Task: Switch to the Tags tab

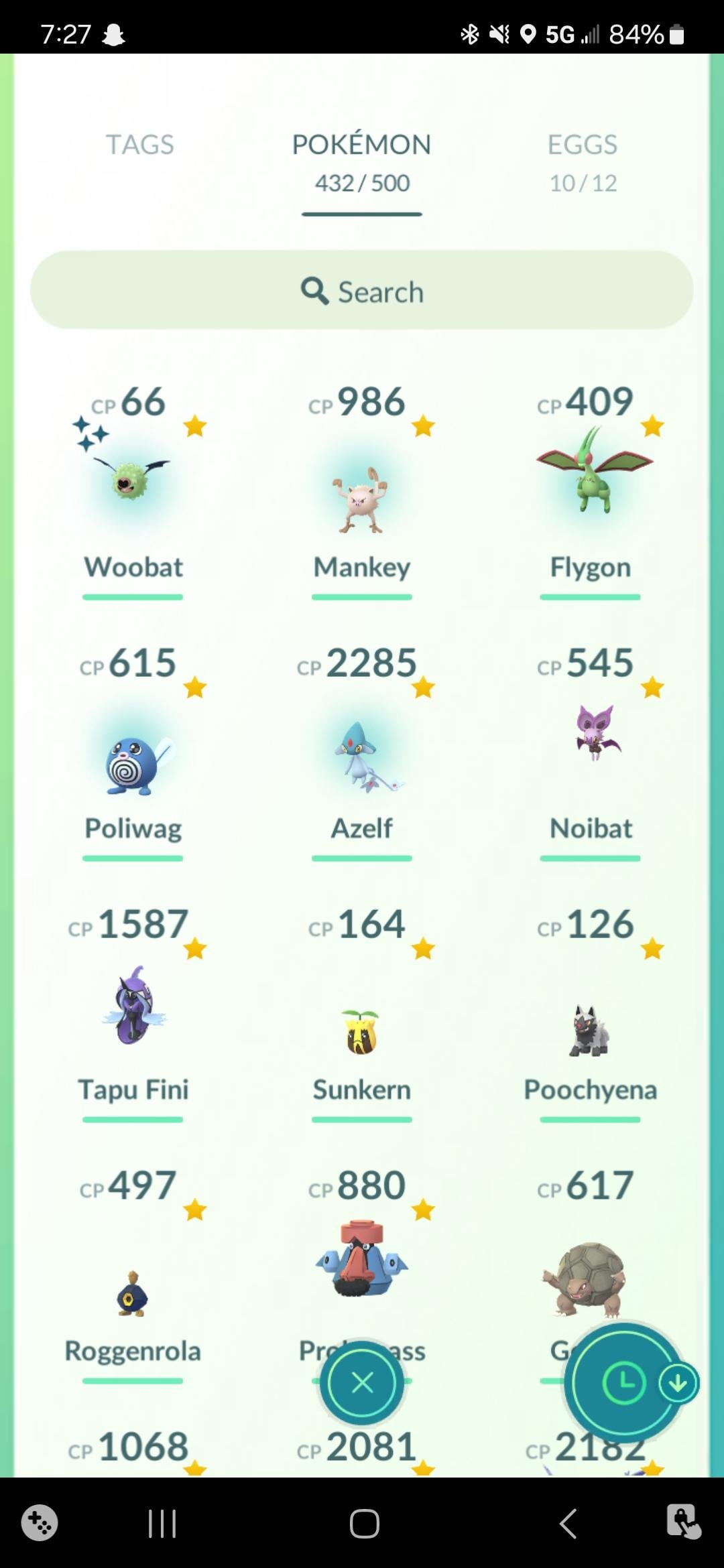Action: tap(139, 145)
